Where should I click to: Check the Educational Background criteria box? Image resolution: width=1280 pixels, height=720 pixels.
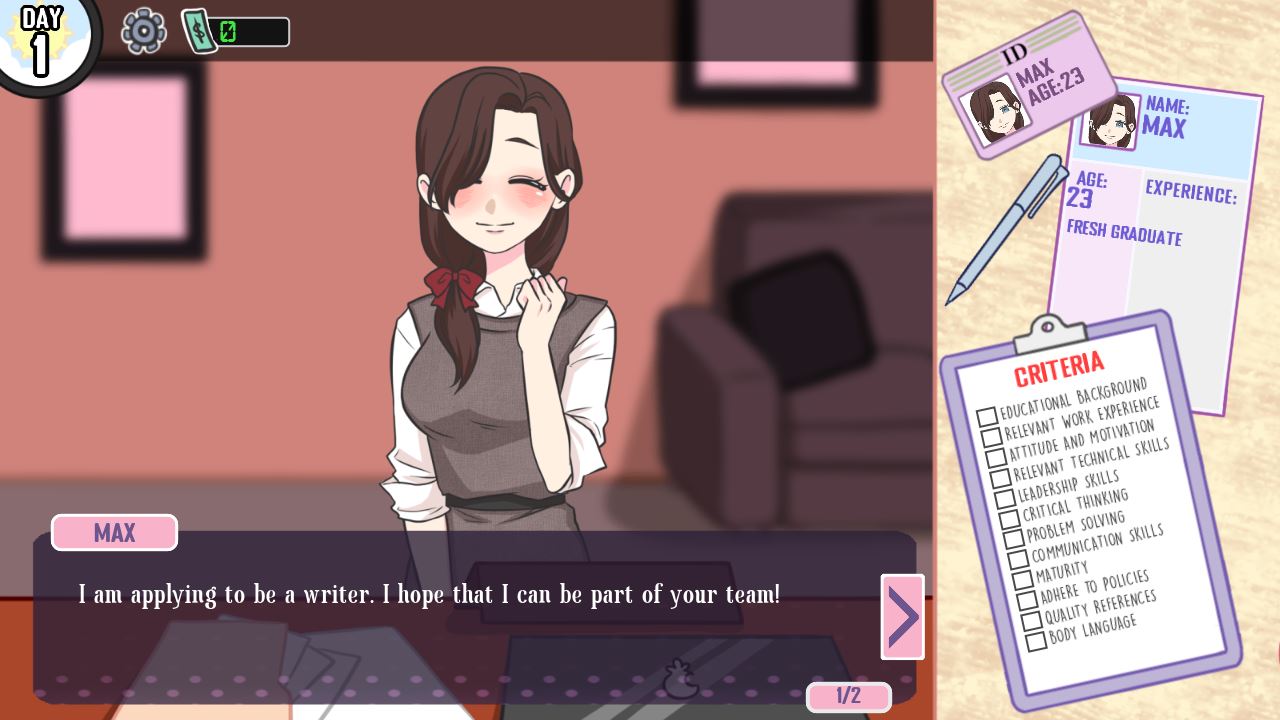988,417
